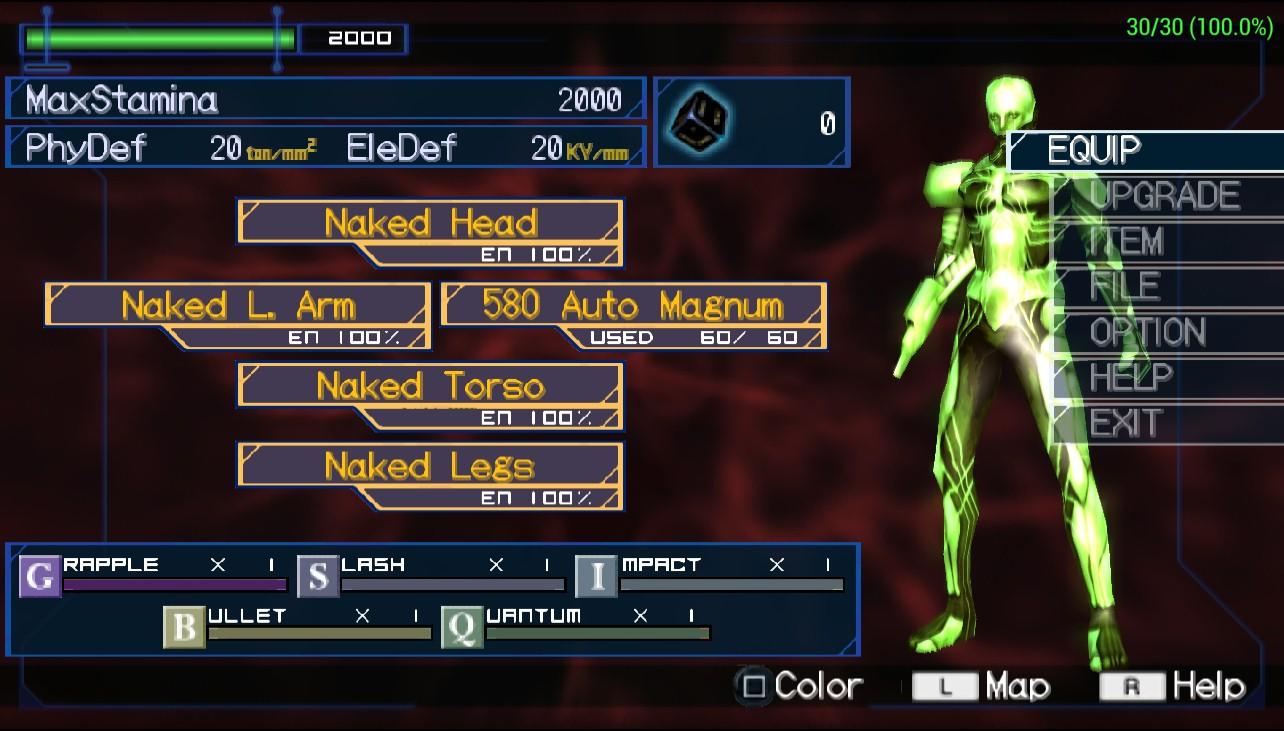Open the UPGRADE menu
The height and width of the screenshot is (731, 1284).
(x=1164, y=195)
